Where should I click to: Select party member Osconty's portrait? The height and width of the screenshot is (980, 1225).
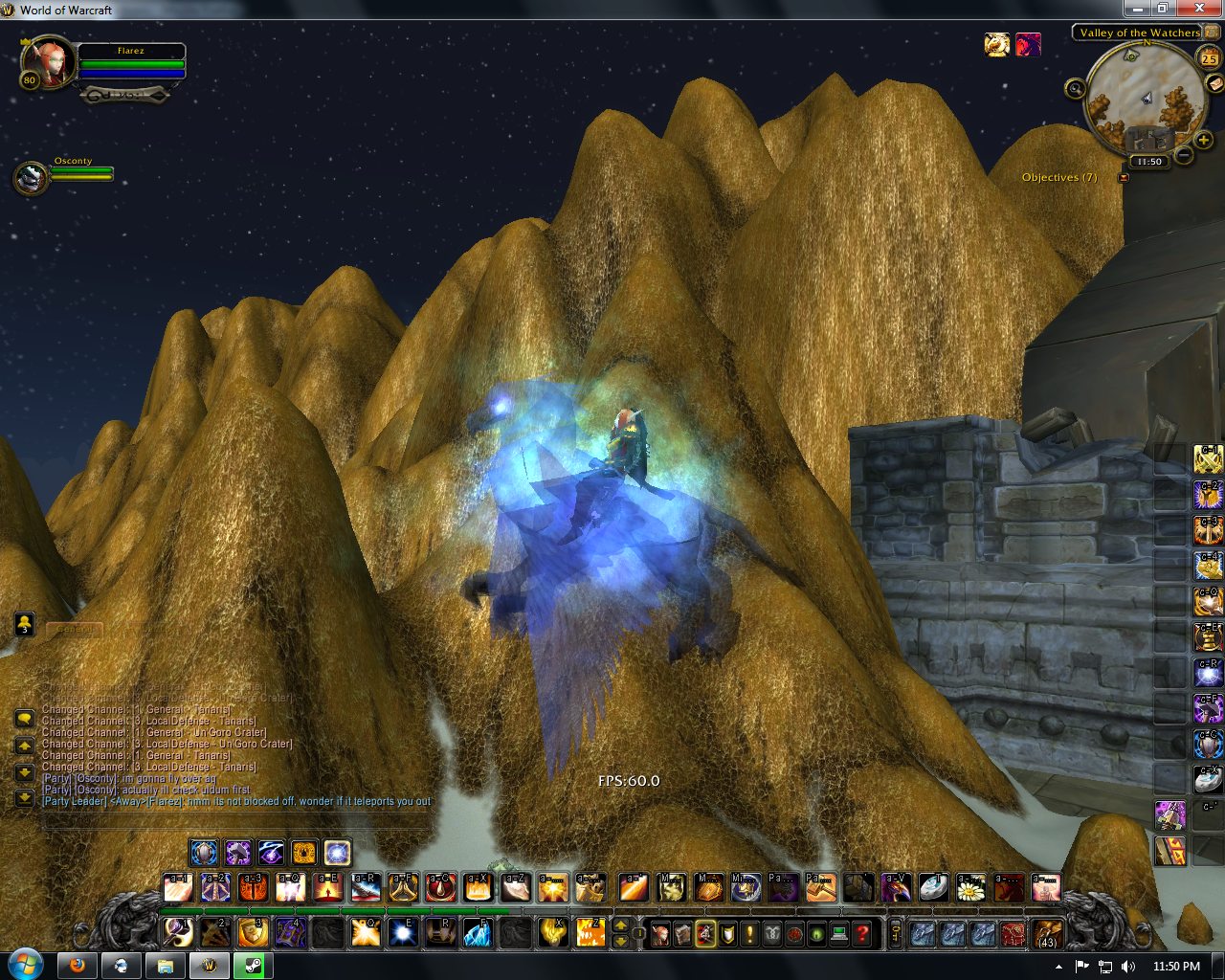click(x=30, y=178)
